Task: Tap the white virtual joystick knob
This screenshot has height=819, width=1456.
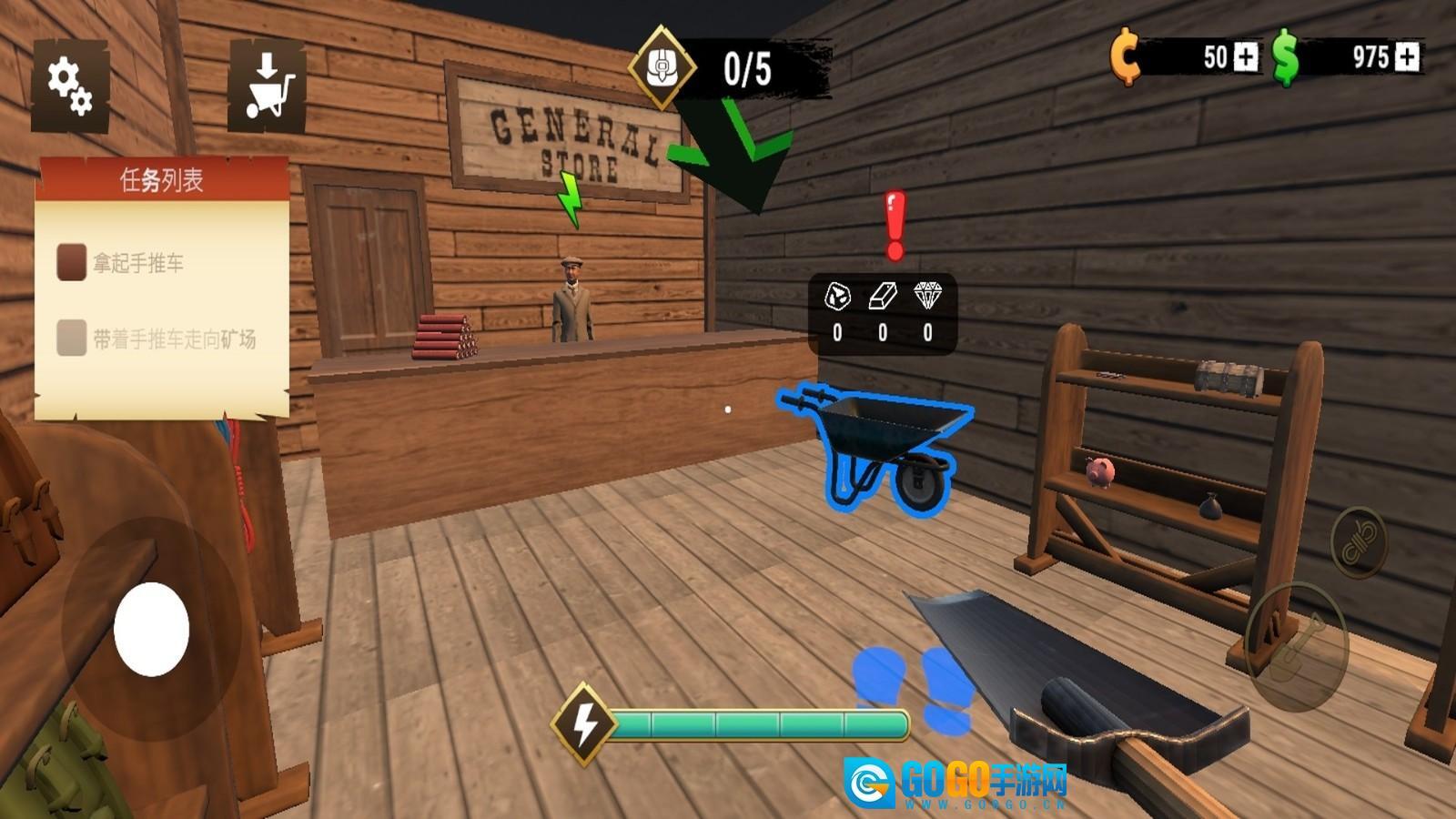Action: coord(151,629)
